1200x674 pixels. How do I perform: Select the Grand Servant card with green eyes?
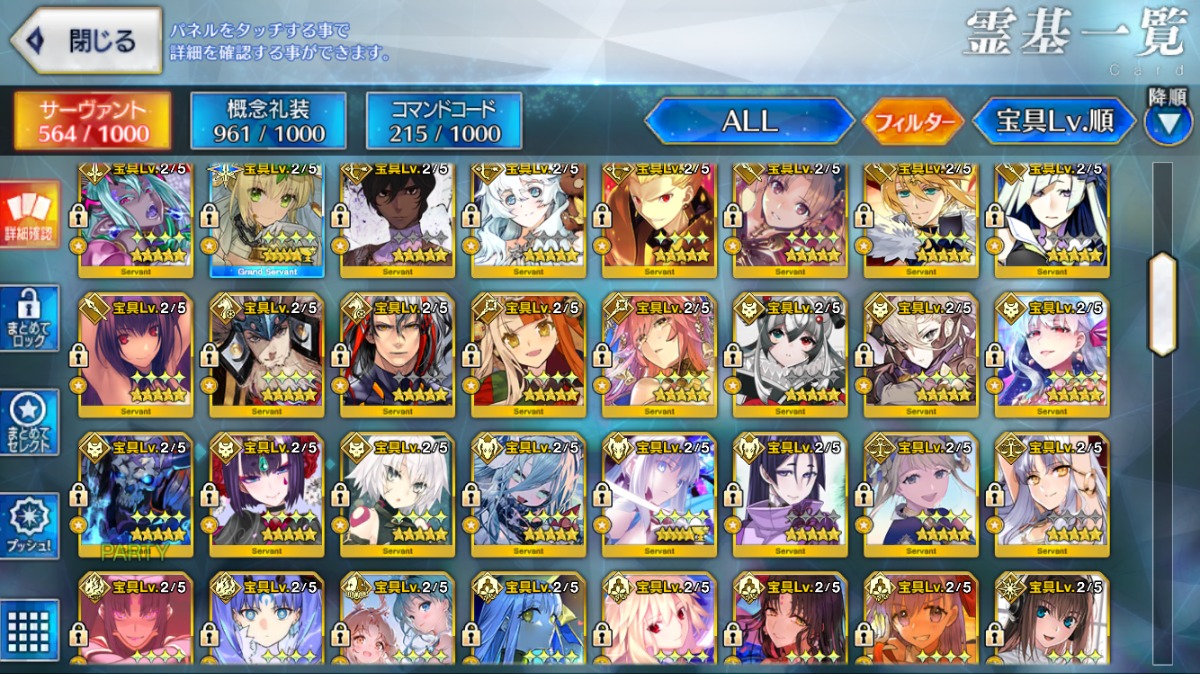coord(266,220)
